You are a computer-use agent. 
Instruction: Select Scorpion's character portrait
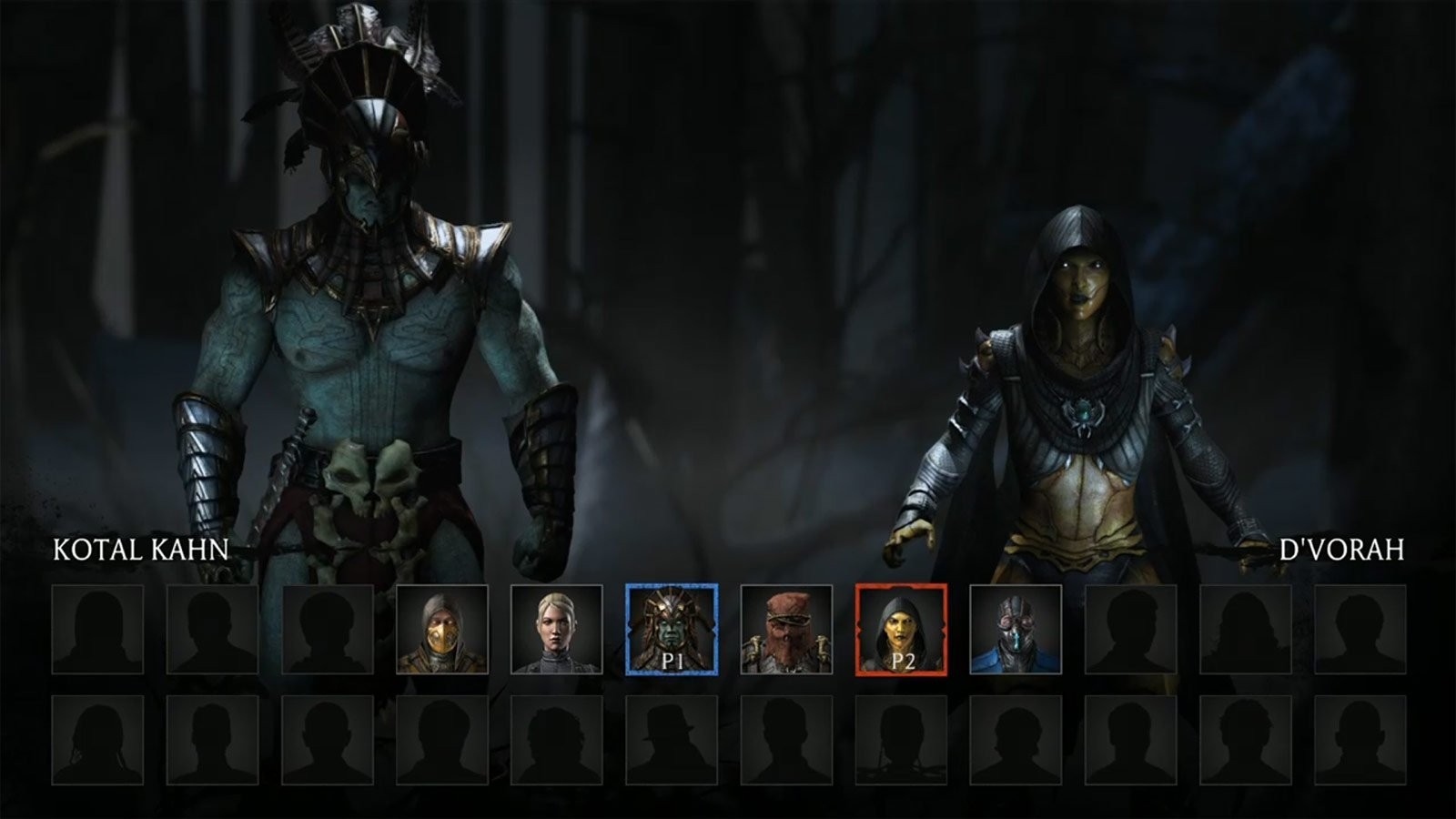[x=442, y=628]
